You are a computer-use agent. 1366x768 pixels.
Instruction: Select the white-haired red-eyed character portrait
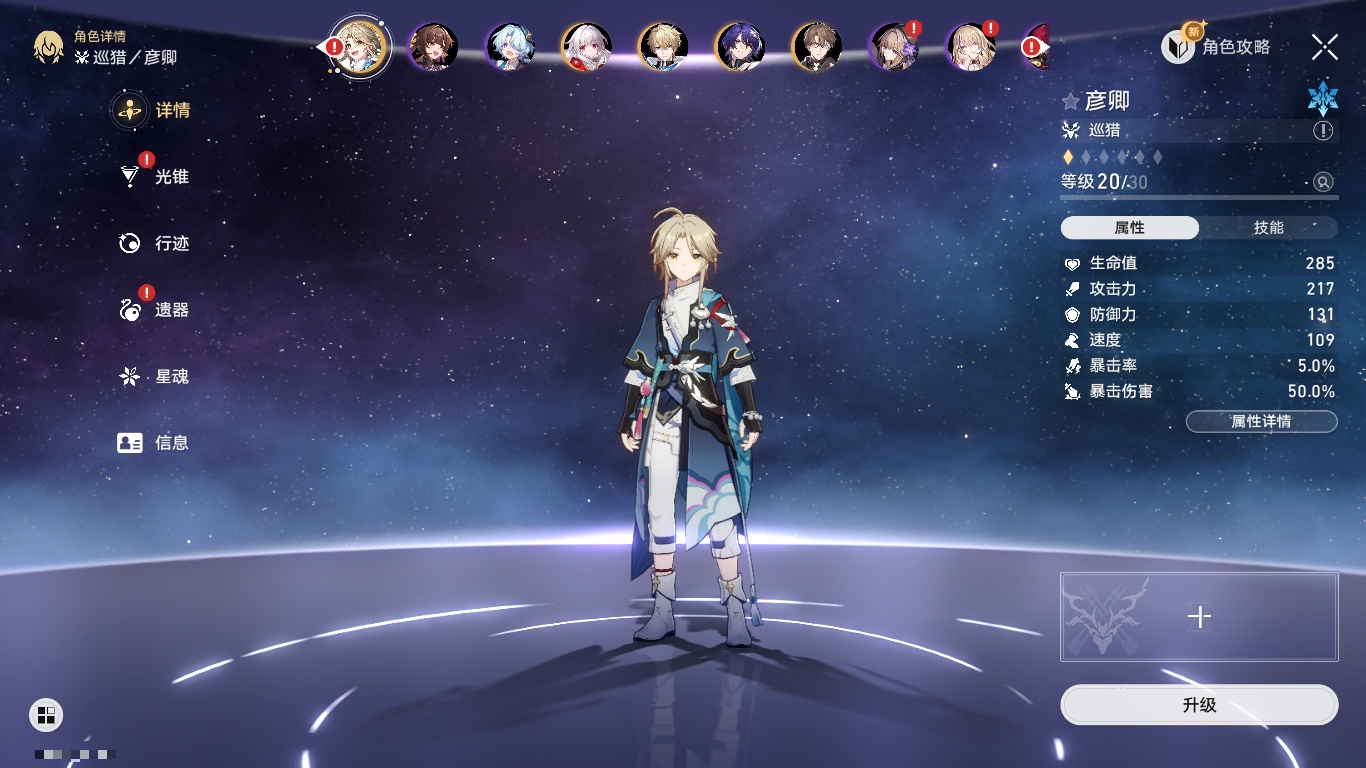(x=586, y=47)
